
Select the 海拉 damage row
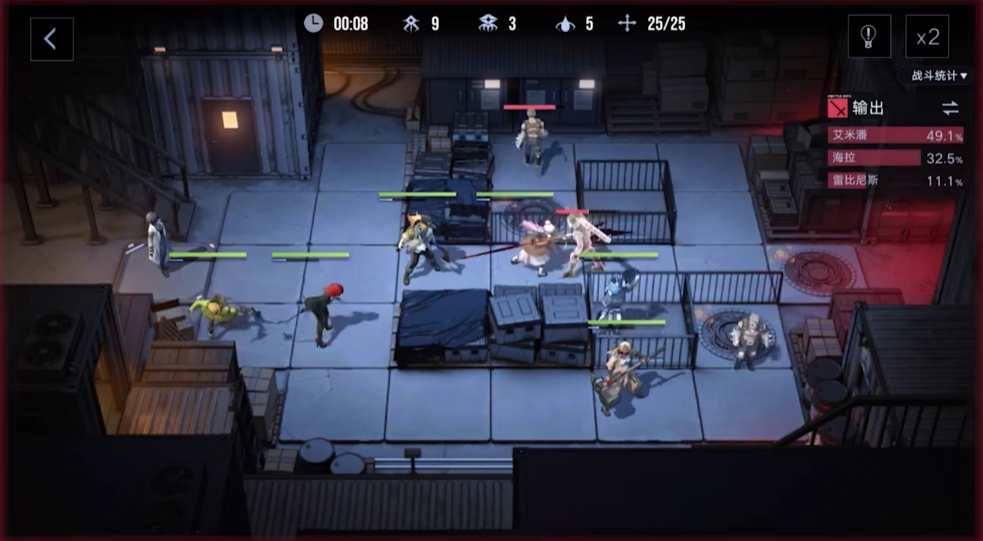click(x=895, y=158)
